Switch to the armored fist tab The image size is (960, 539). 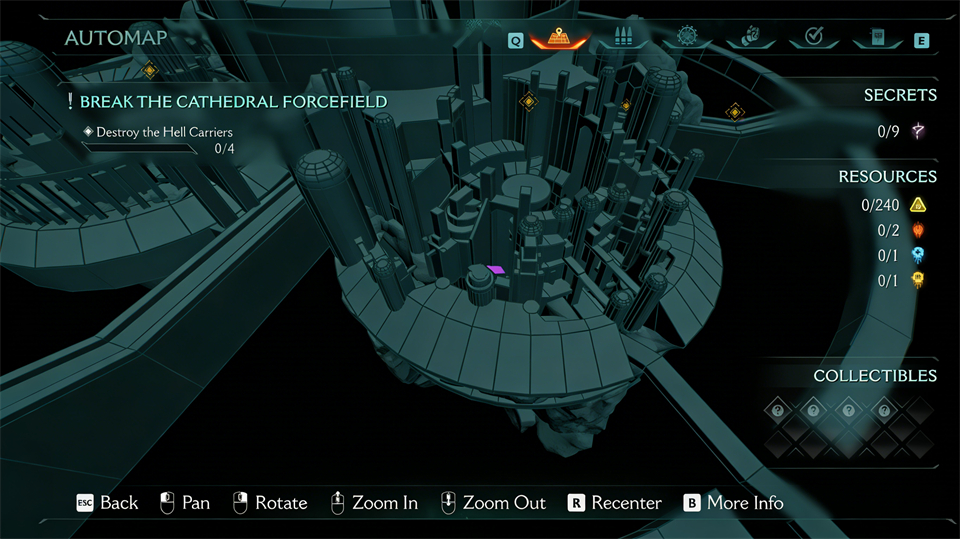coord(750,39)
